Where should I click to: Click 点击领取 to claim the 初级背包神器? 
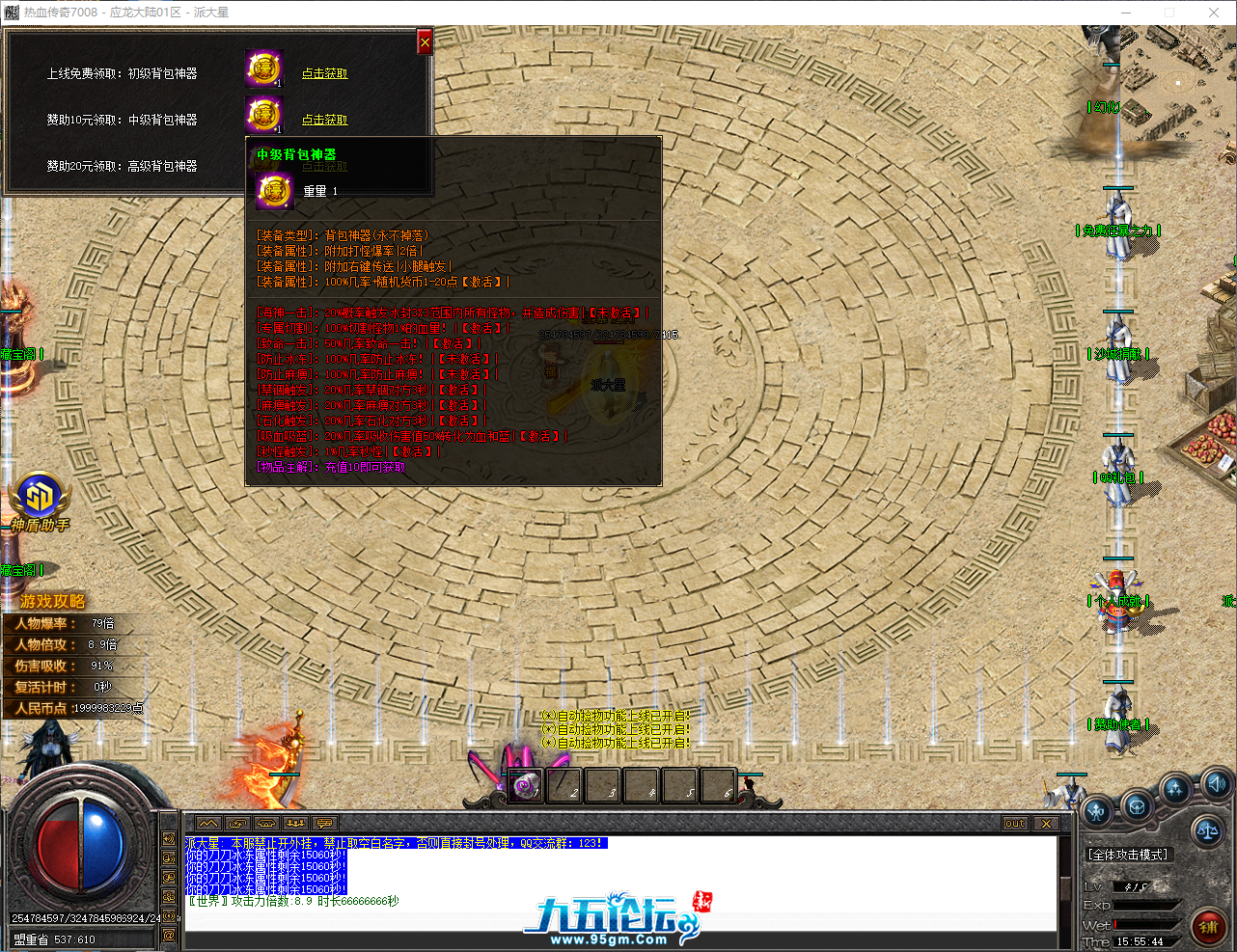point(325,73)
